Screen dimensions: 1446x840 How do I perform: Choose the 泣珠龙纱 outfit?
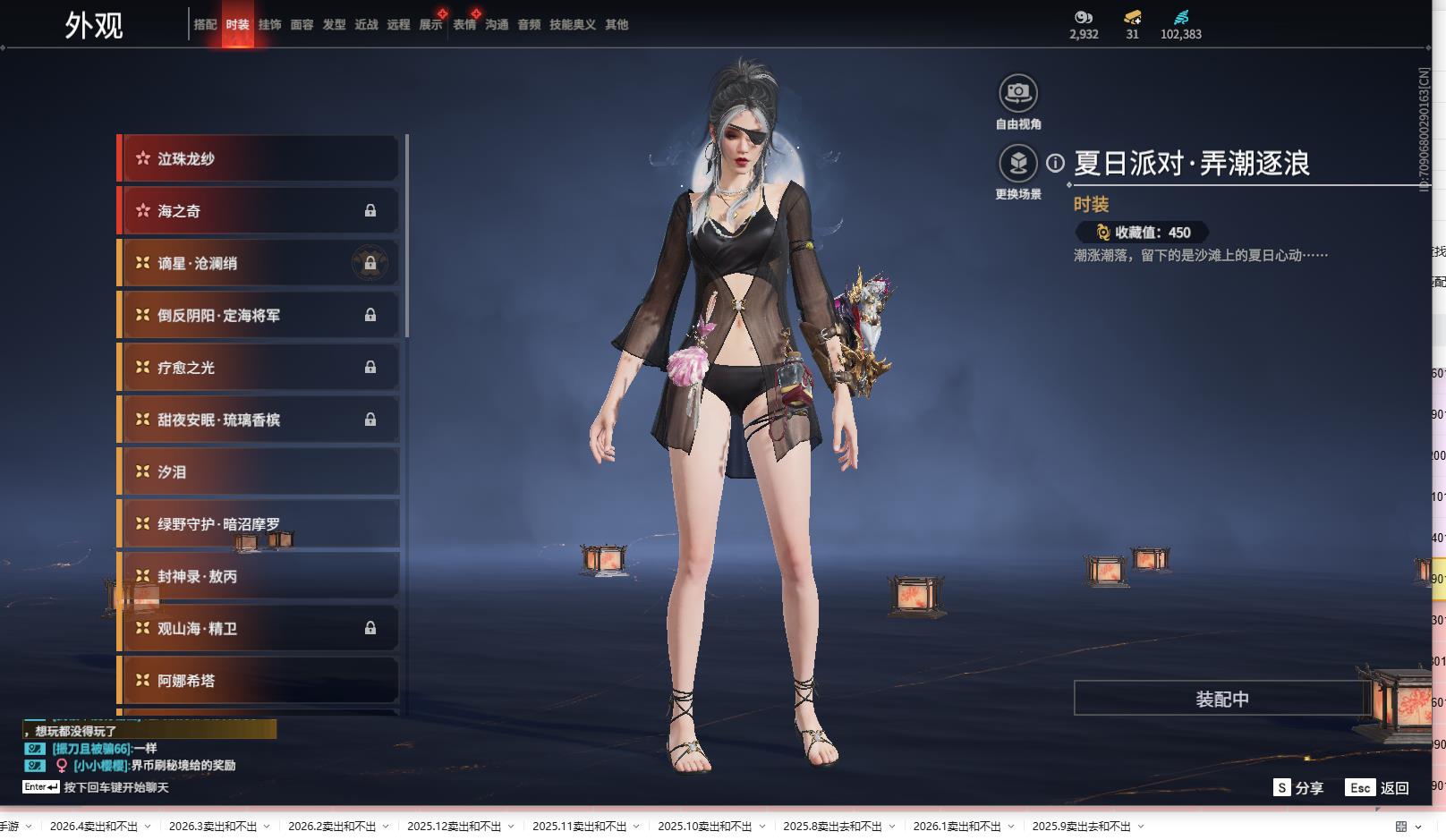259,159
